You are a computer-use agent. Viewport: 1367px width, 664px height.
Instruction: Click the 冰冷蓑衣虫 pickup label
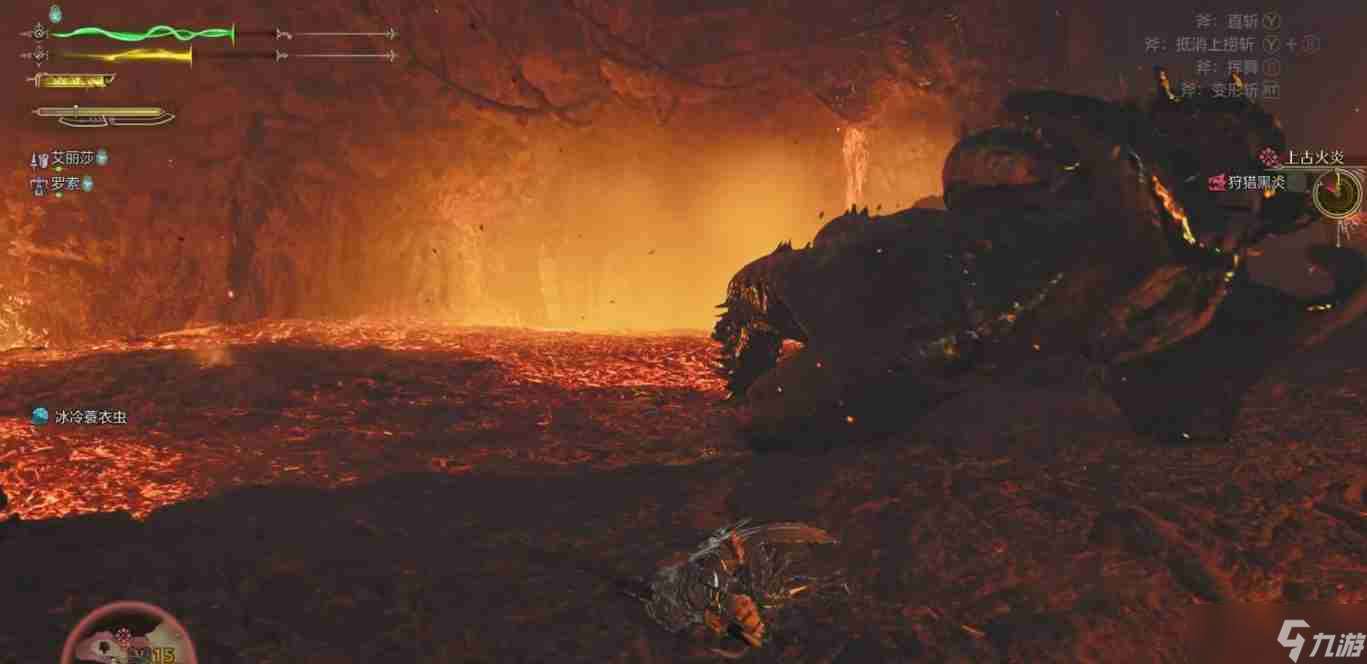(x=90, y=417)
